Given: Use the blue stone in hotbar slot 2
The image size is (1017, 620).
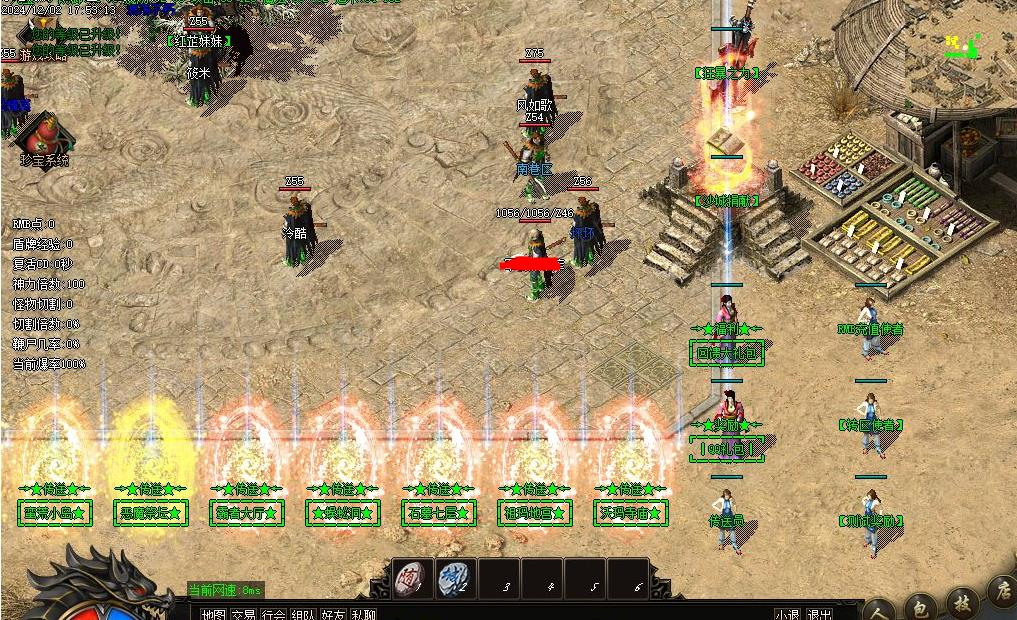Looking at the screenshot, I should (x=454, y=578).
